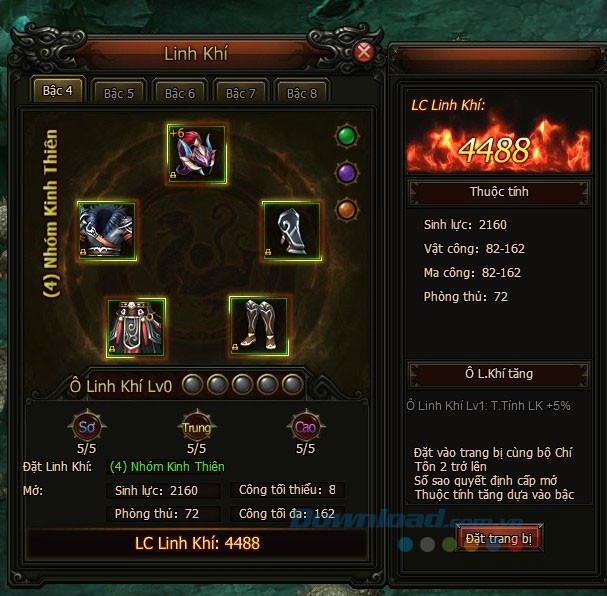Close the Linh Khí window
This screenshot has height=596, width=607.
pyautogui.click(x=364, y=50)
